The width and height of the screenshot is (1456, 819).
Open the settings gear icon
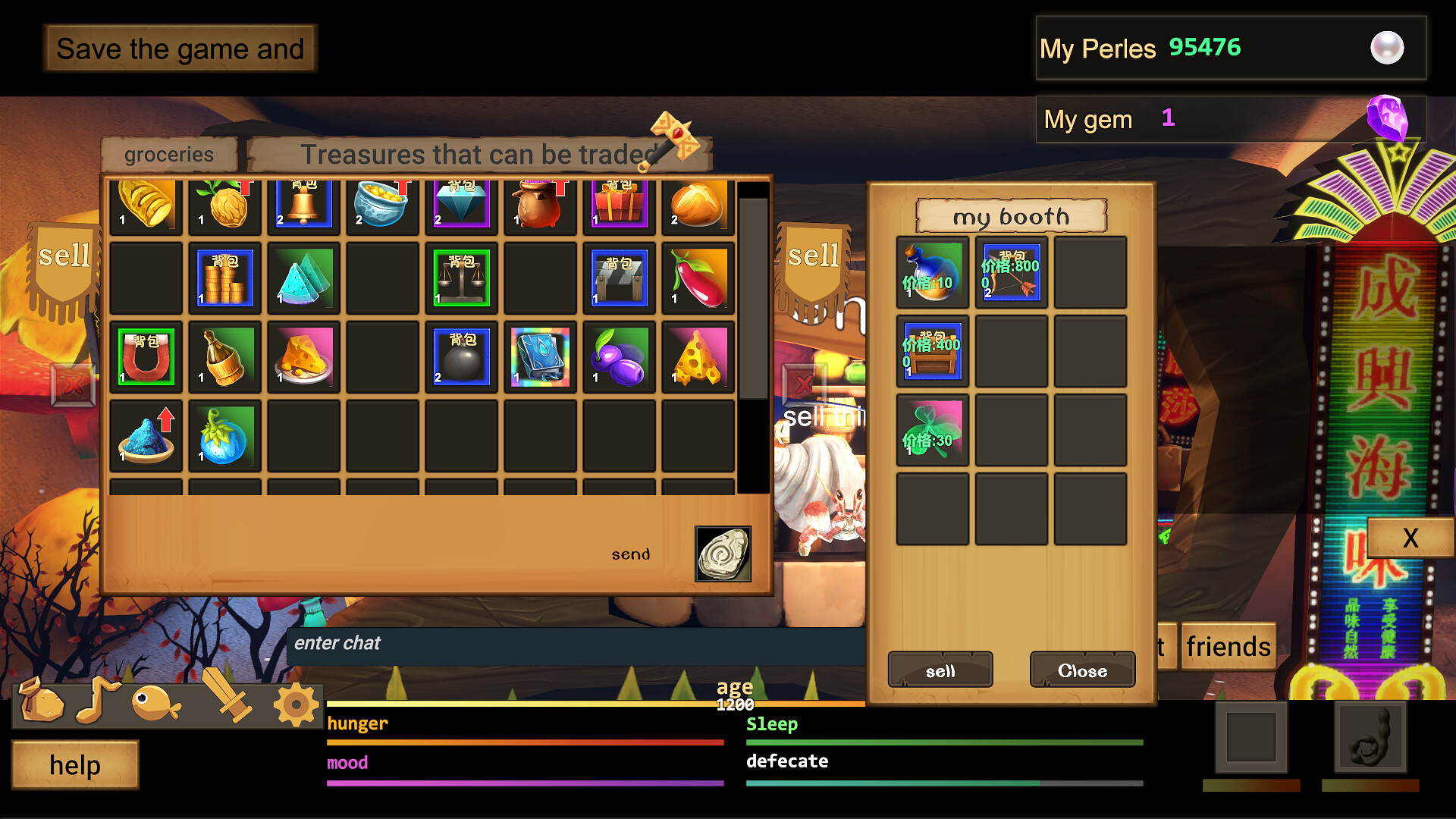coord(295,704)
